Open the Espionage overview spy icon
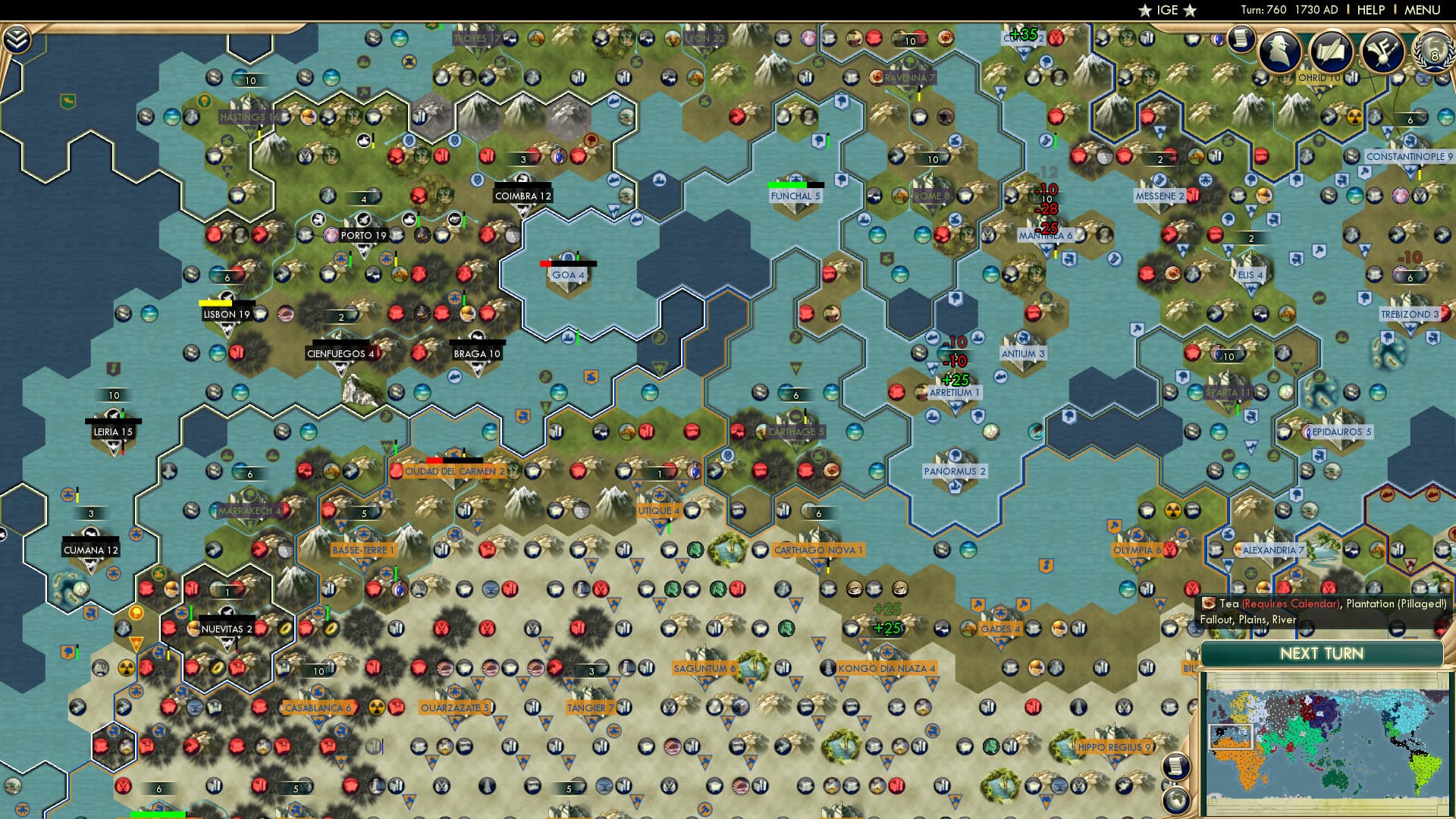The height and width of the screenshot is (819, 1456). click(x=1281, y=52)
